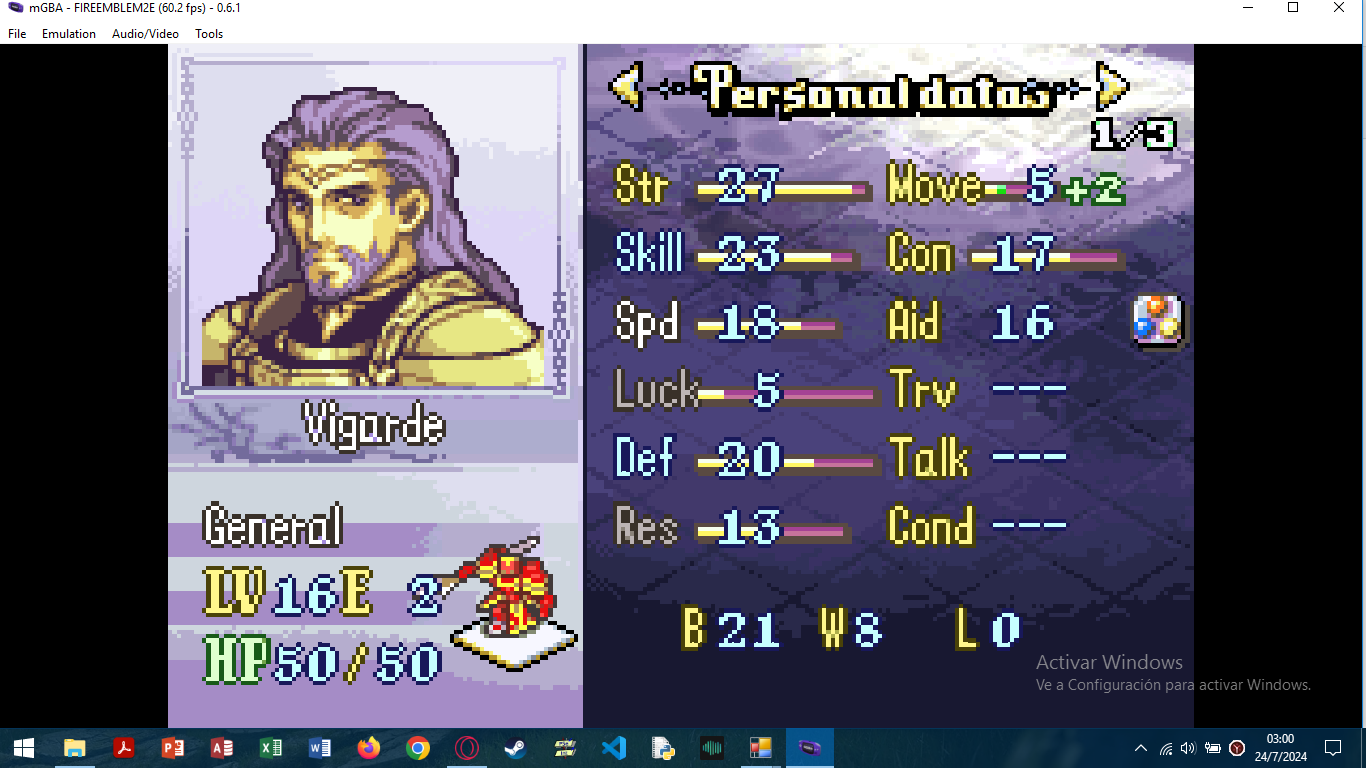The height and width of the screenshot is (768, 1366).
Task: Open the Audio/Video menu
Action: (x=145, y=34)
